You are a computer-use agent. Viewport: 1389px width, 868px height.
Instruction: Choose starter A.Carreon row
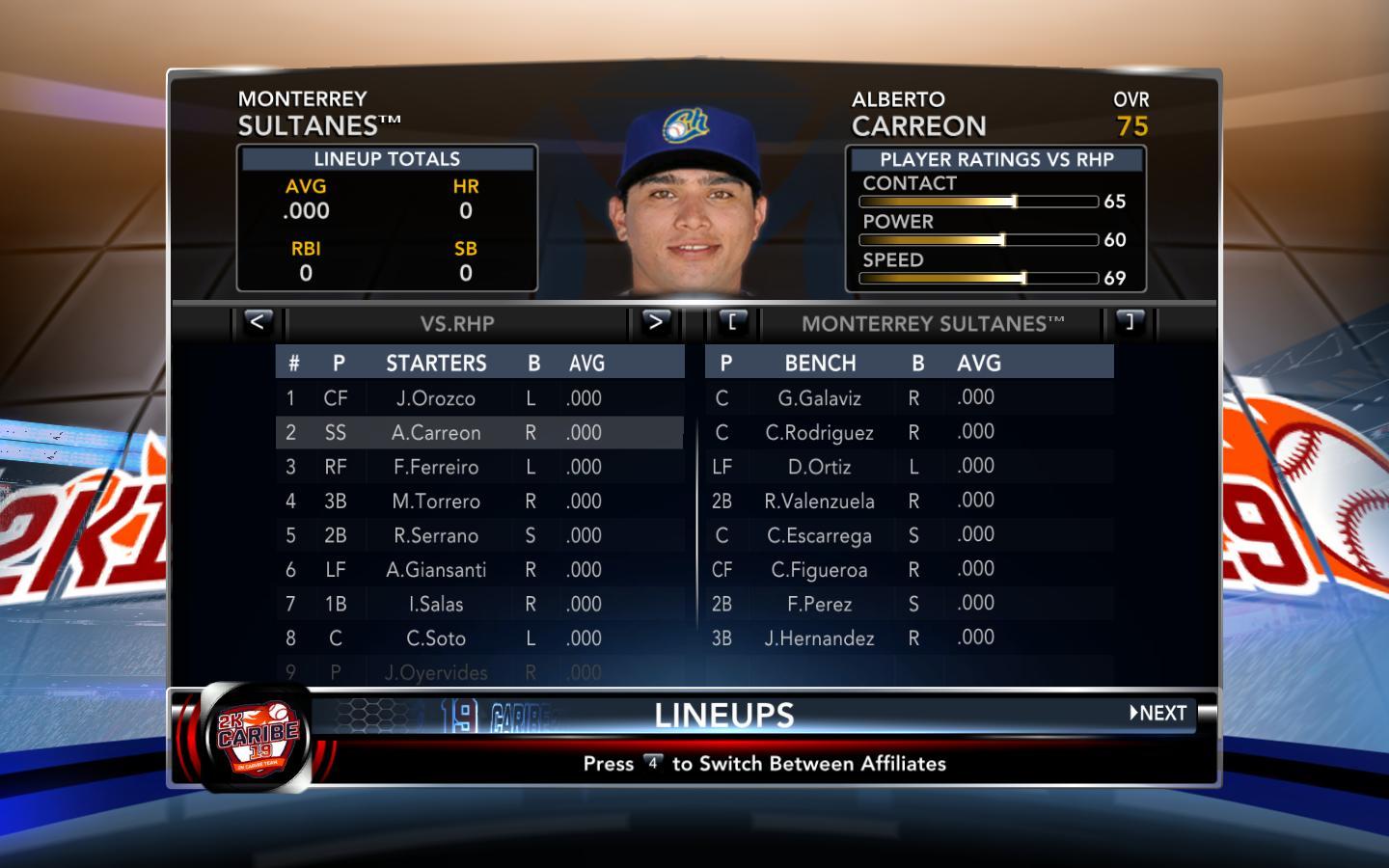pos(435,433)
